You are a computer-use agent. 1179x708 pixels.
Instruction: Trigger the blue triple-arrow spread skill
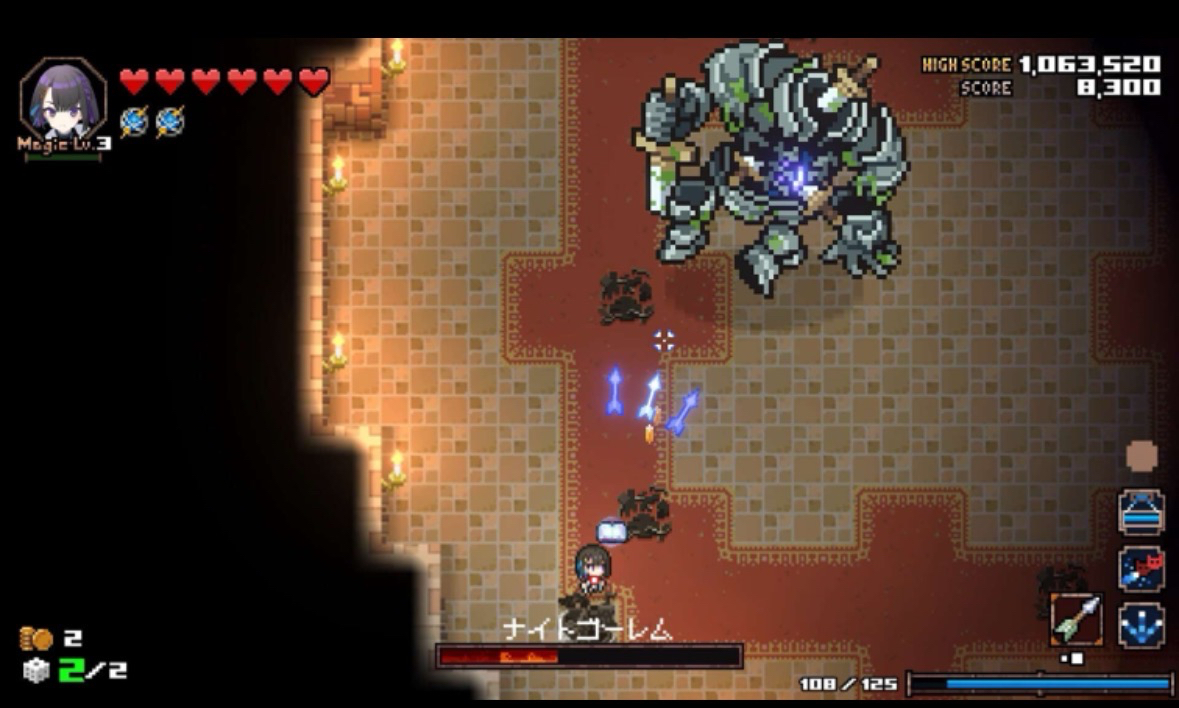1141,625
